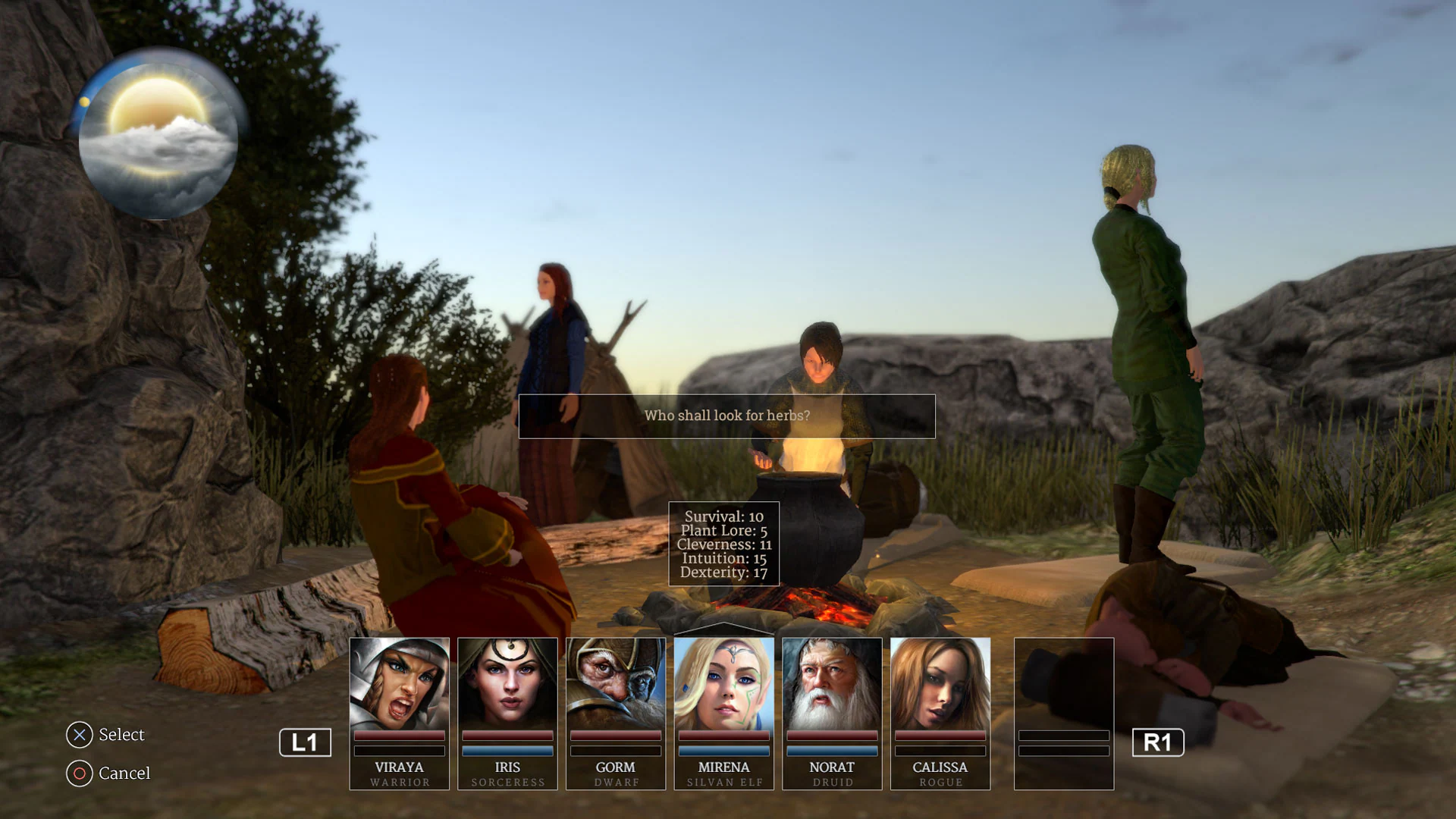Click the Cross button Select icon
1456x819 pixels.
point(79,734)
